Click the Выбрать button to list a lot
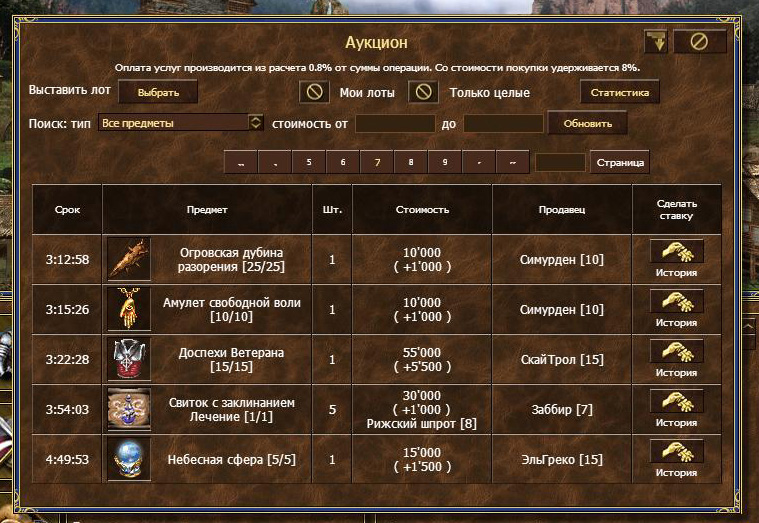Image resolution: width=759 pixels, height=523 pixels. coord(158,92)
